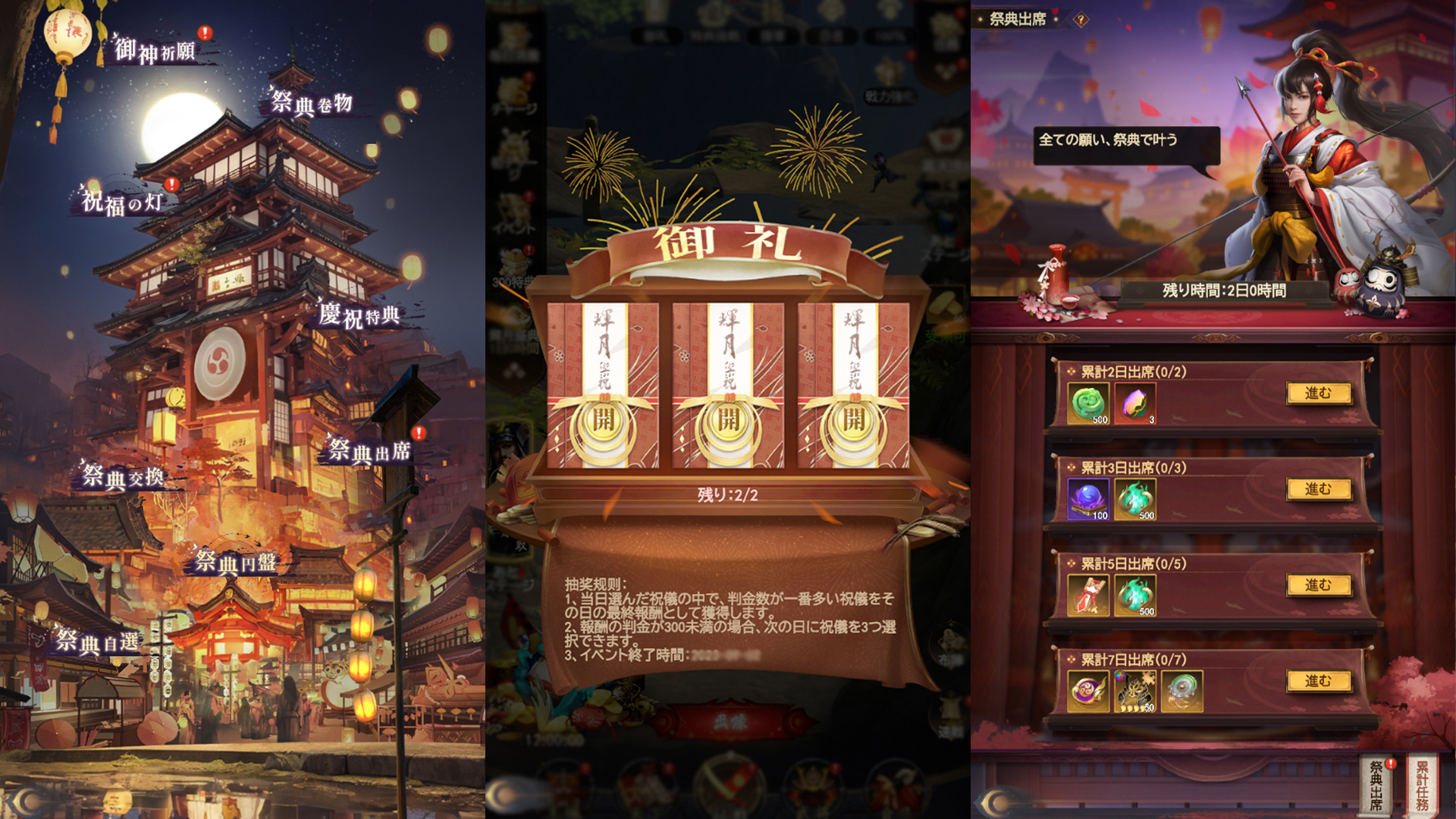Click the green jade coin x500 reward icon
1456x819 pixels.
1087,404
